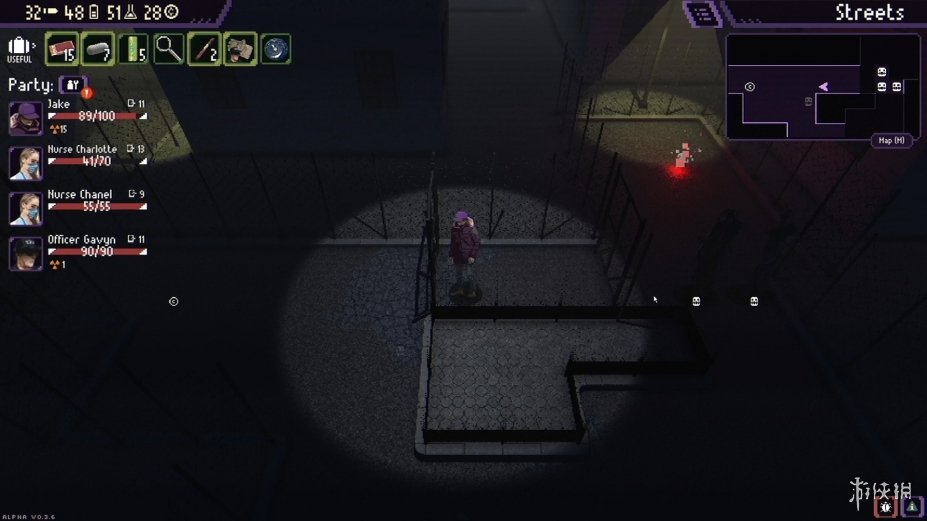Viewport: 927px width, 521px height.
Task: Choose the red knife item slot
Action: [x=204, y=49]
